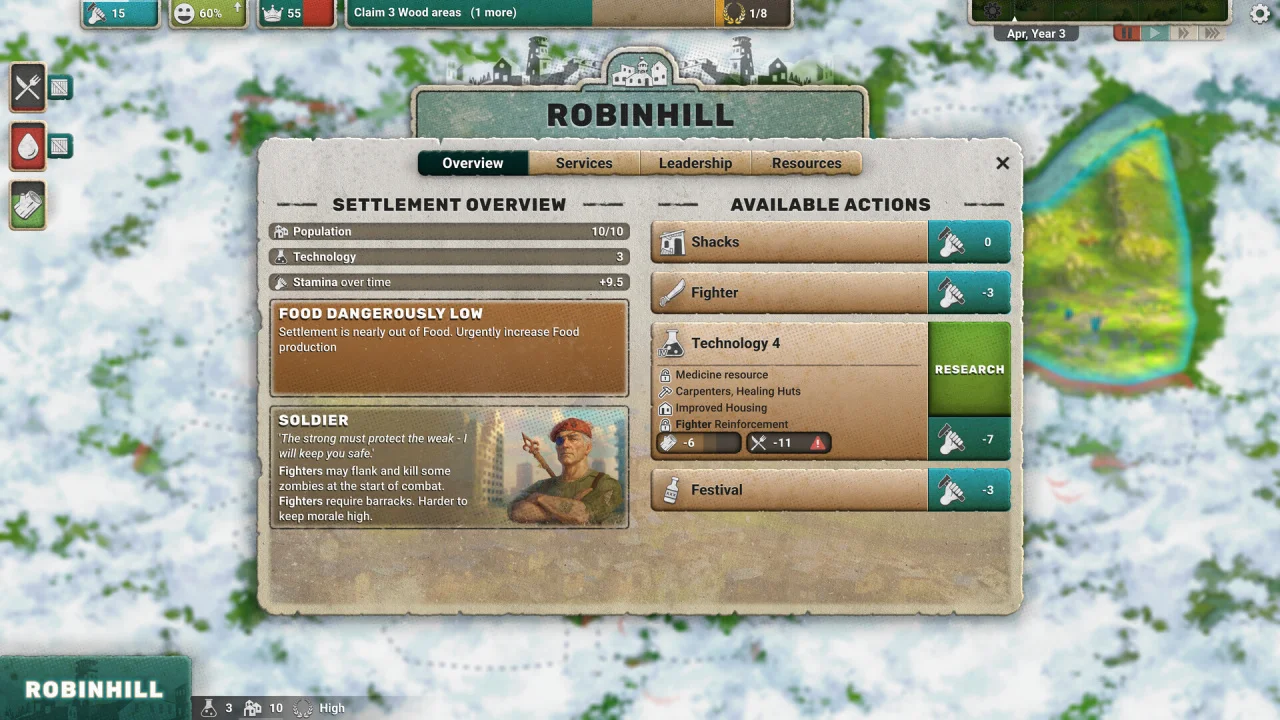
Task: Click the crate icon beside the food resource
Action: point(60,88)
